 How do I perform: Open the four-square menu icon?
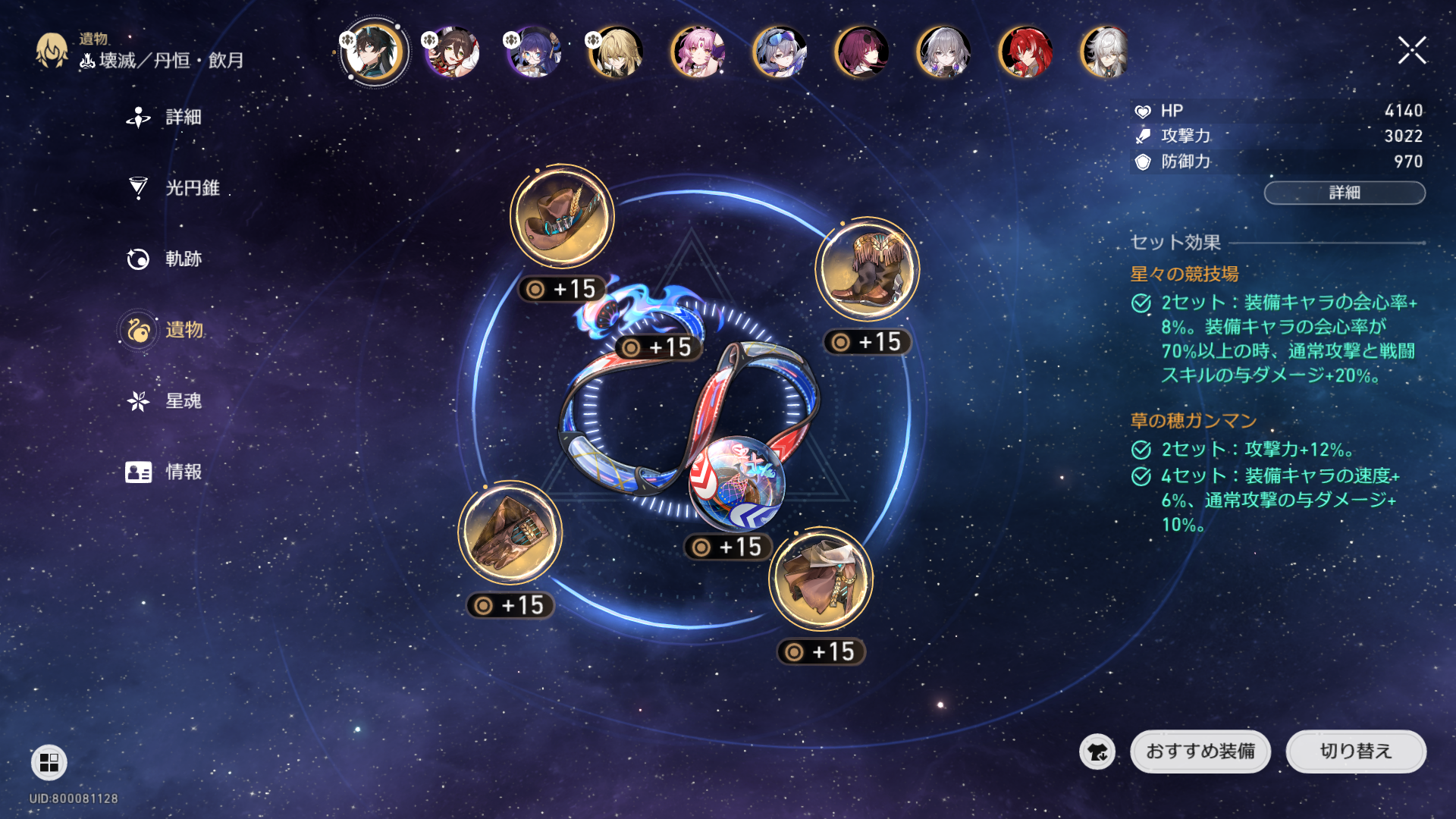pyautogui.click(x=49, y=762)
